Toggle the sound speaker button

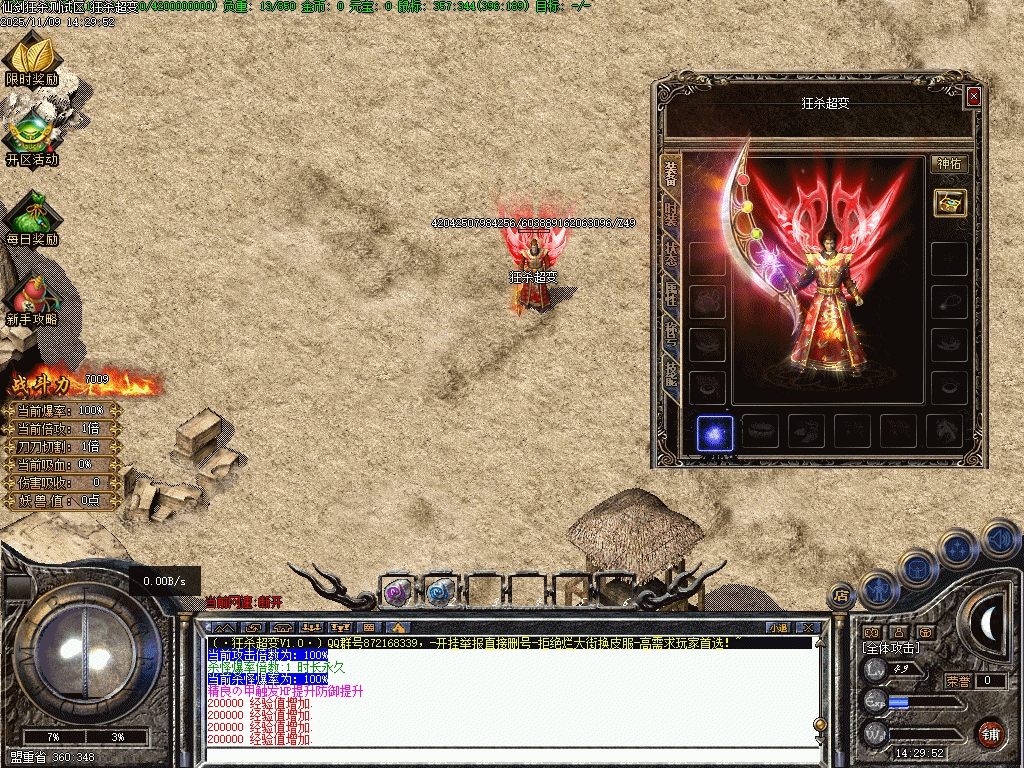[1000, 540]
